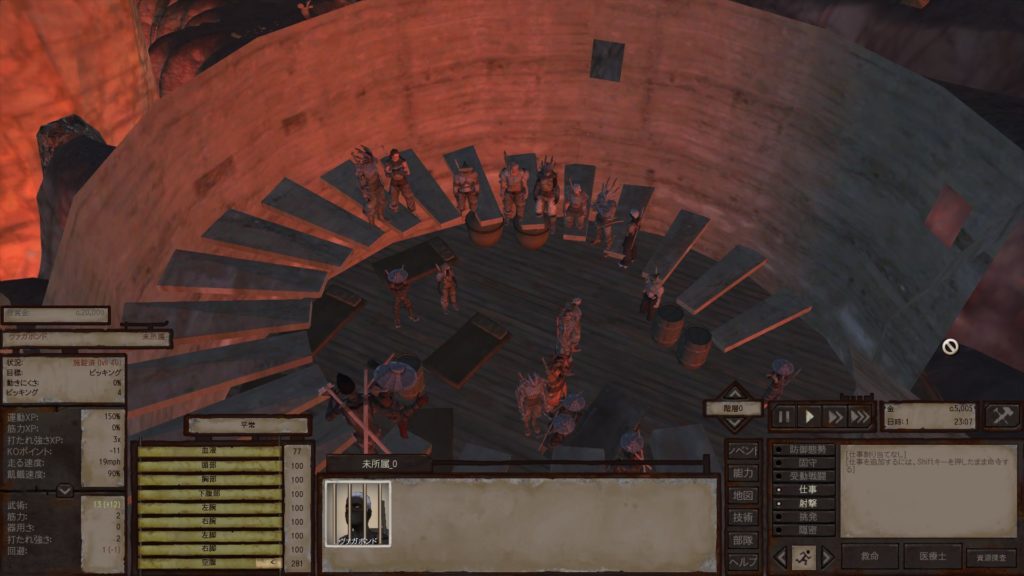Go up one floor with the up arrow
The image size is (1024, 576).
tap(734, 390)
